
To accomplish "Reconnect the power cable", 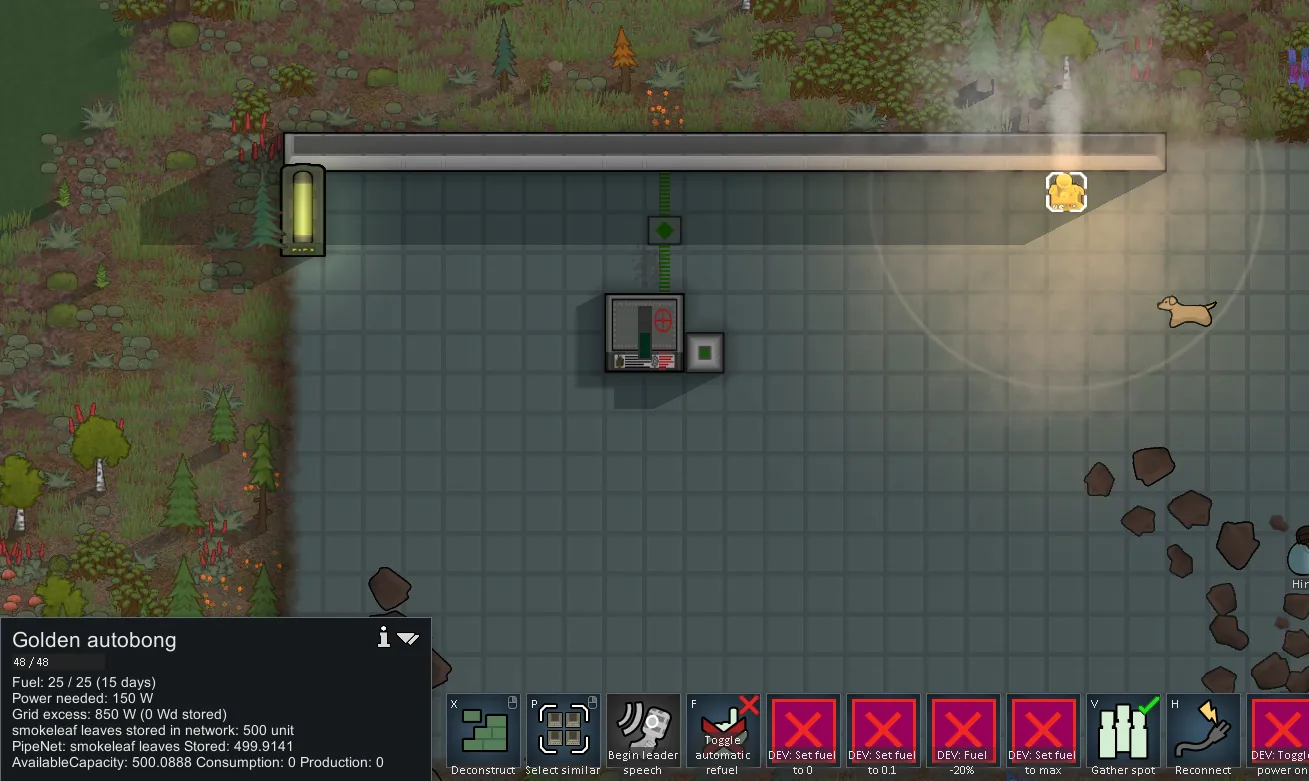I will pos(1203,731).
